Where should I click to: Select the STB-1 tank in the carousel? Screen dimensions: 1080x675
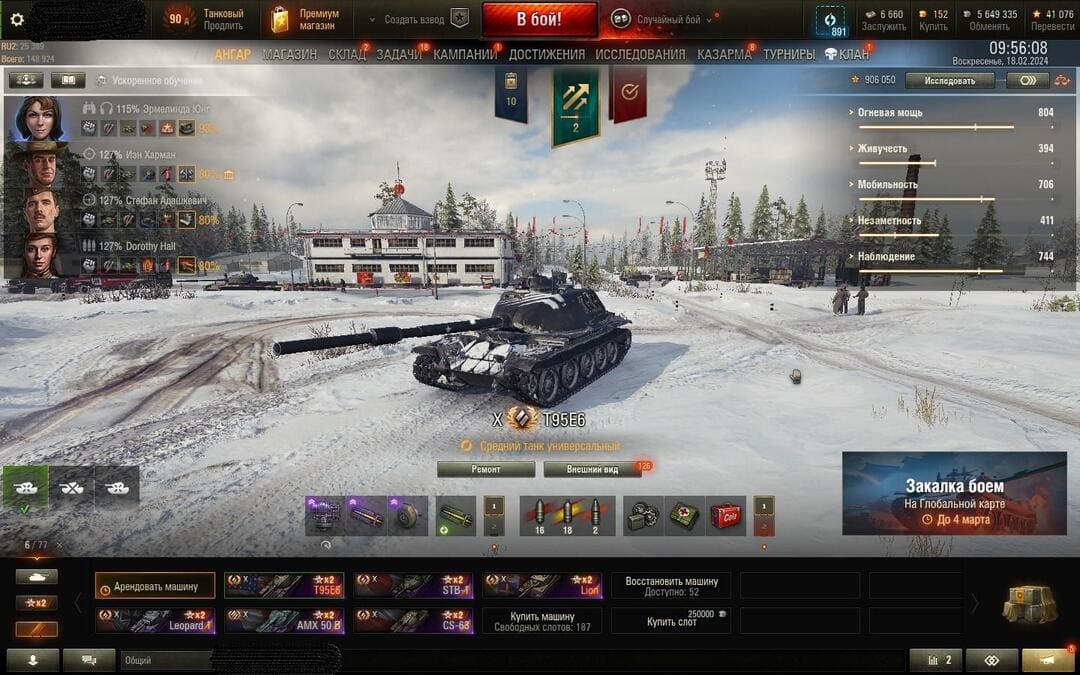[x=413, y=585]
